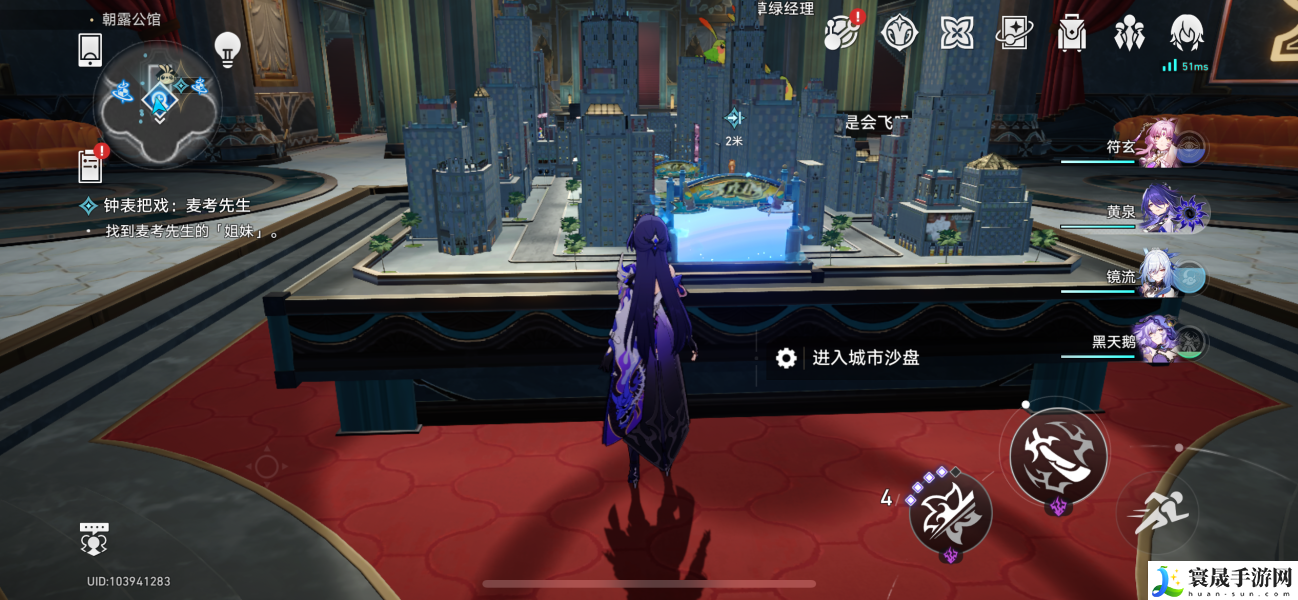The width and height of the screenshot is (1298, 600).
Task: Open the phone menu icon
Action: [x=90, y=50]
